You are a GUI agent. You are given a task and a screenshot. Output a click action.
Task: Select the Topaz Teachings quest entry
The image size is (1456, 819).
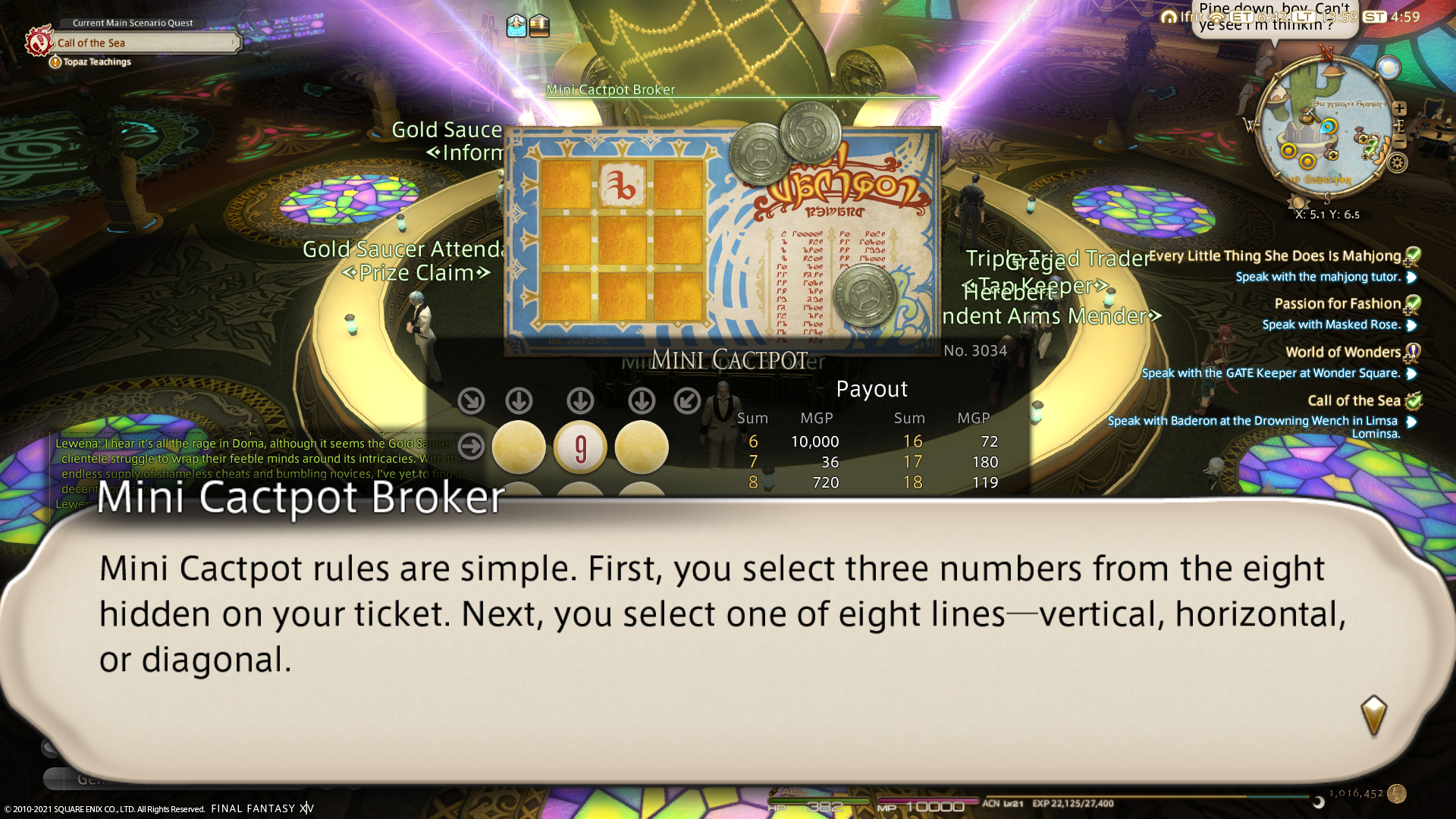pos(97,62)
